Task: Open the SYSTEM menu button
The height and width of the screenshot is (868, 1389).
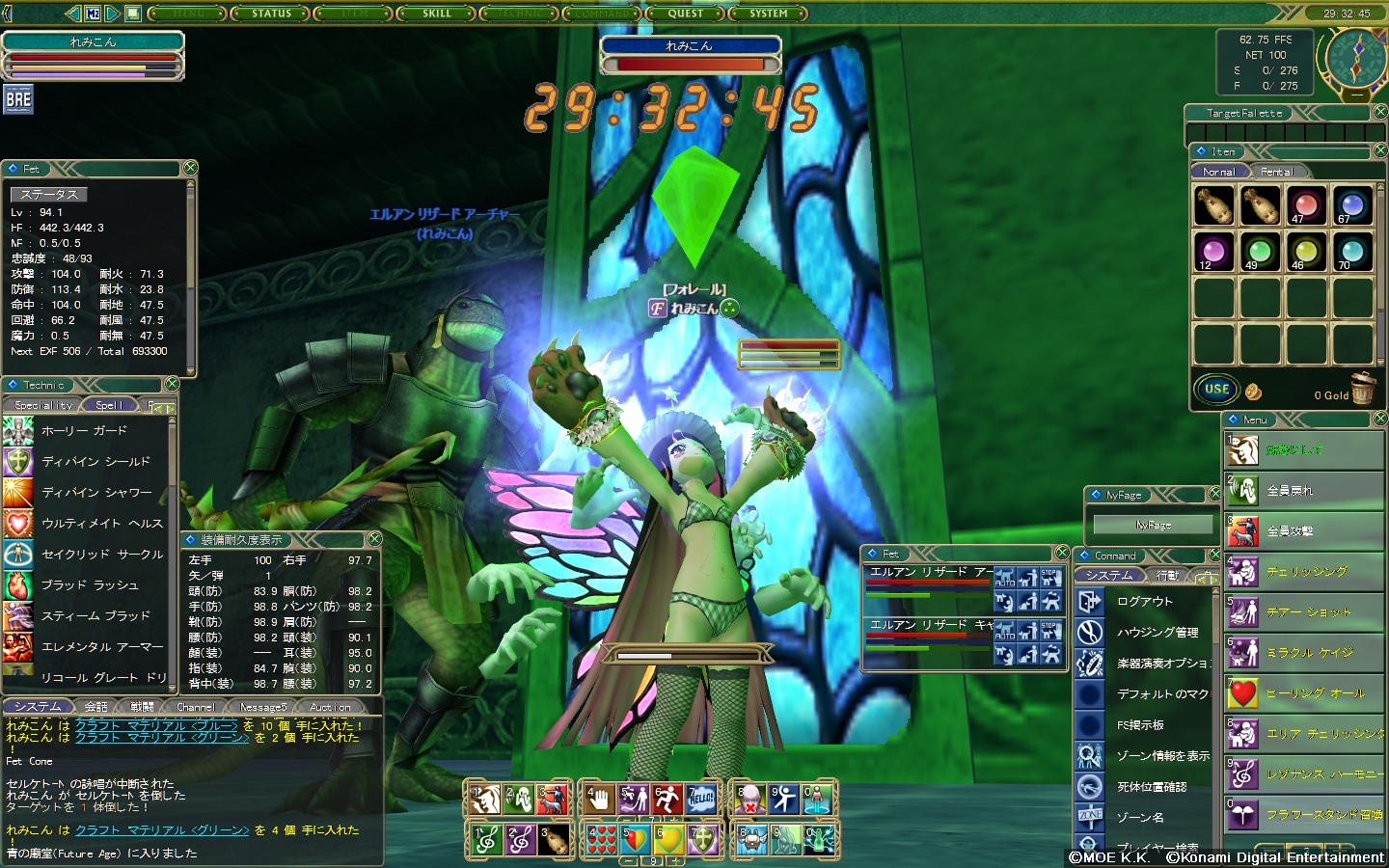Action: pyautogui.click(x=769, y=14)
